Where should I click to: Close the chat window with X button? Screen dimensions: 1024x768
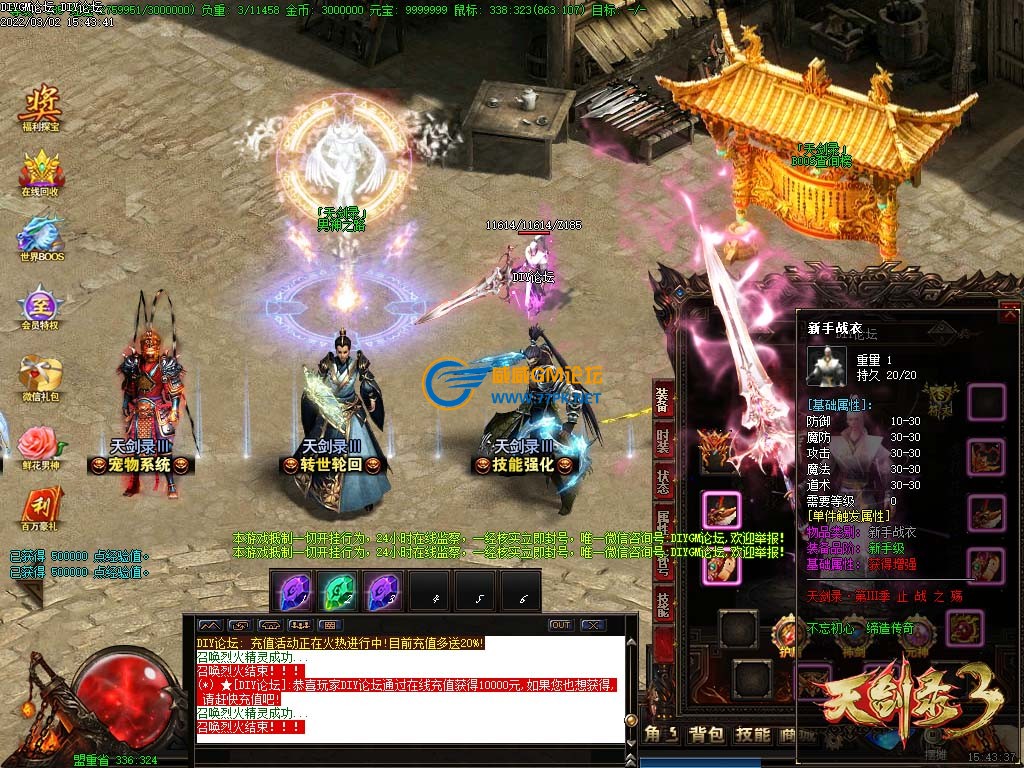593,625
